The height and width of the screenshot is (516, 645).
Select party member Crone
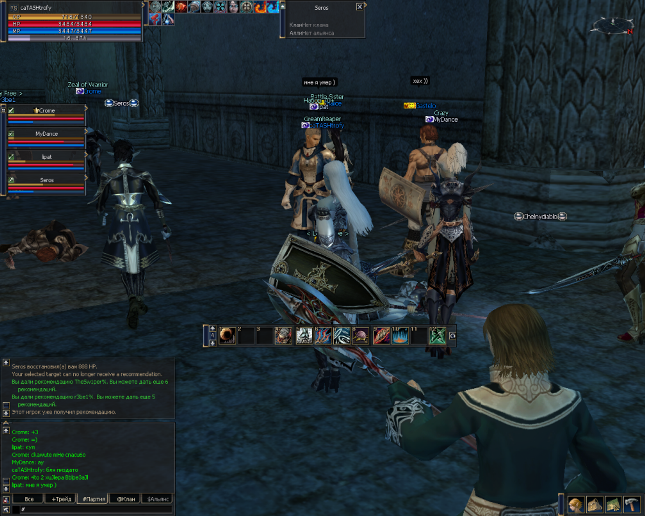[47, 109]
